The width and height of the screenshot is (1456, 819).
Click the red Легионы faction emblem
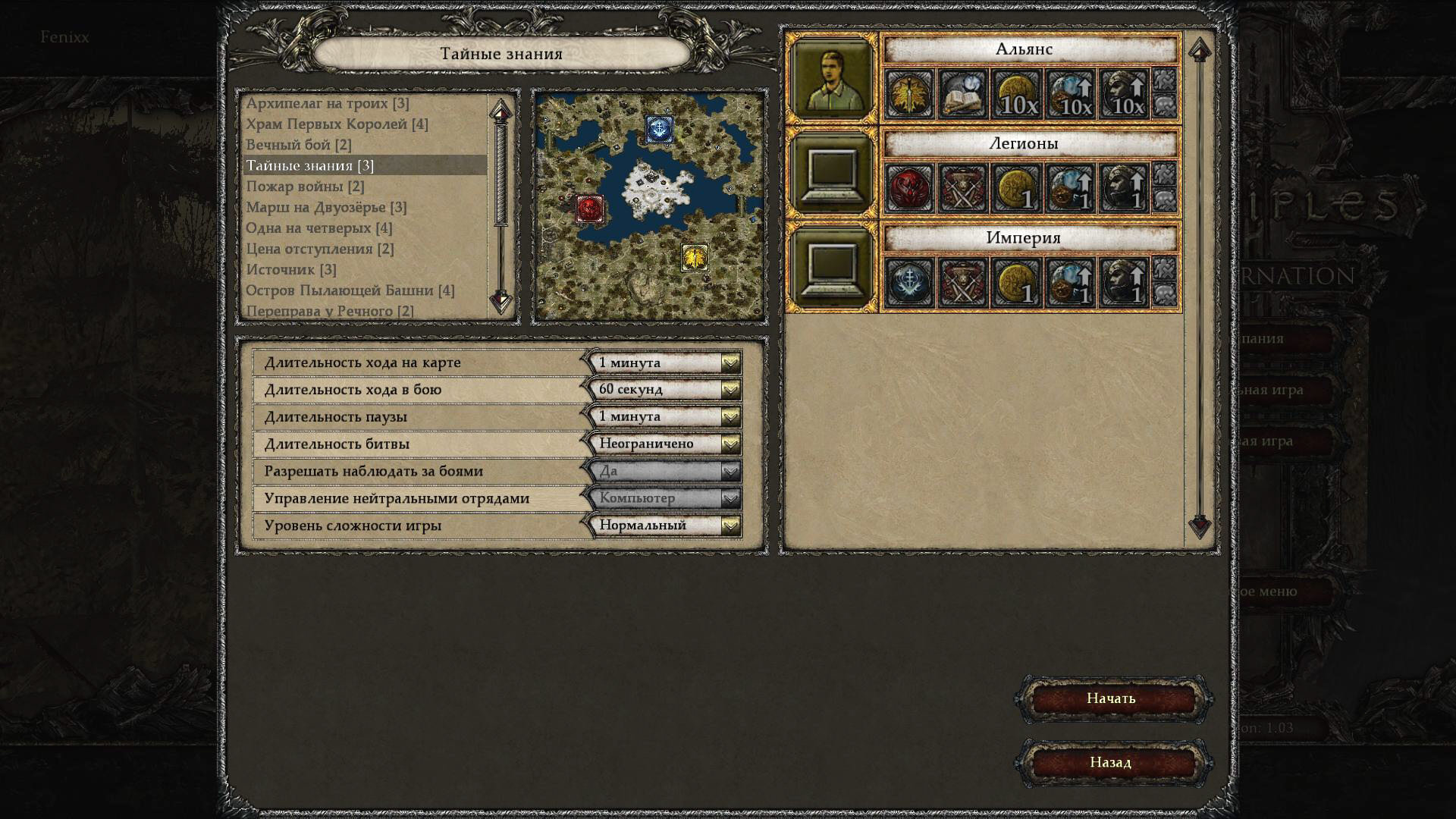(909, 189)
